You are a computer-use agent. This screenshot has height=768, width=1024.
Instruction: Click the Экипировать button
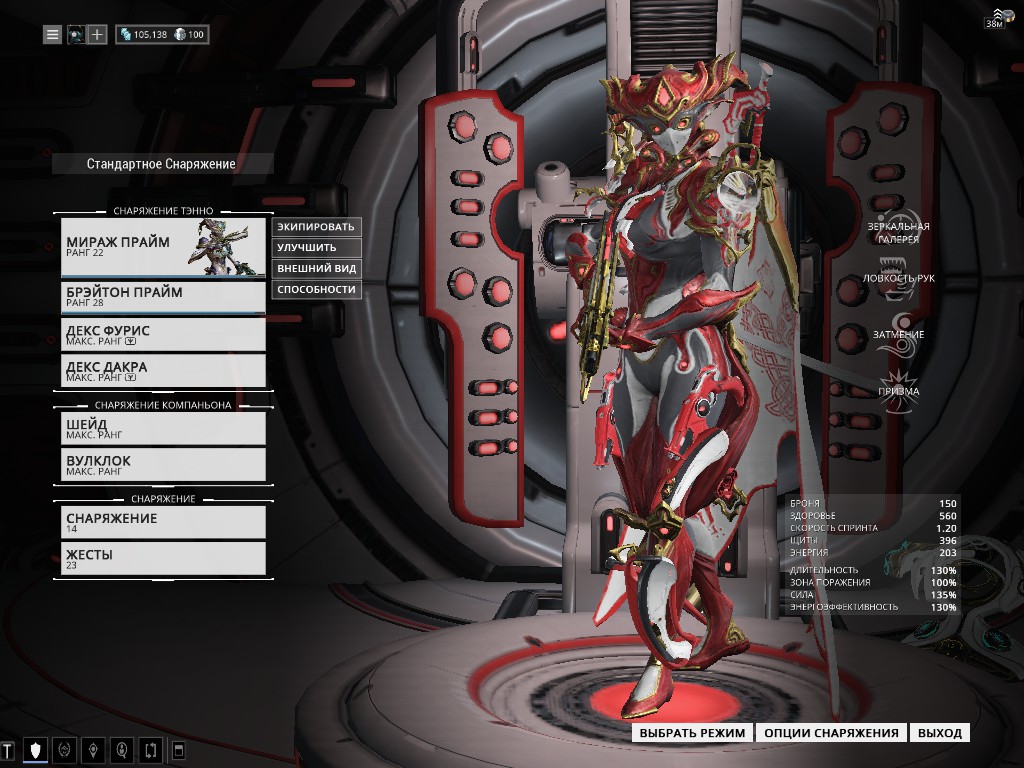coord(316,226)
